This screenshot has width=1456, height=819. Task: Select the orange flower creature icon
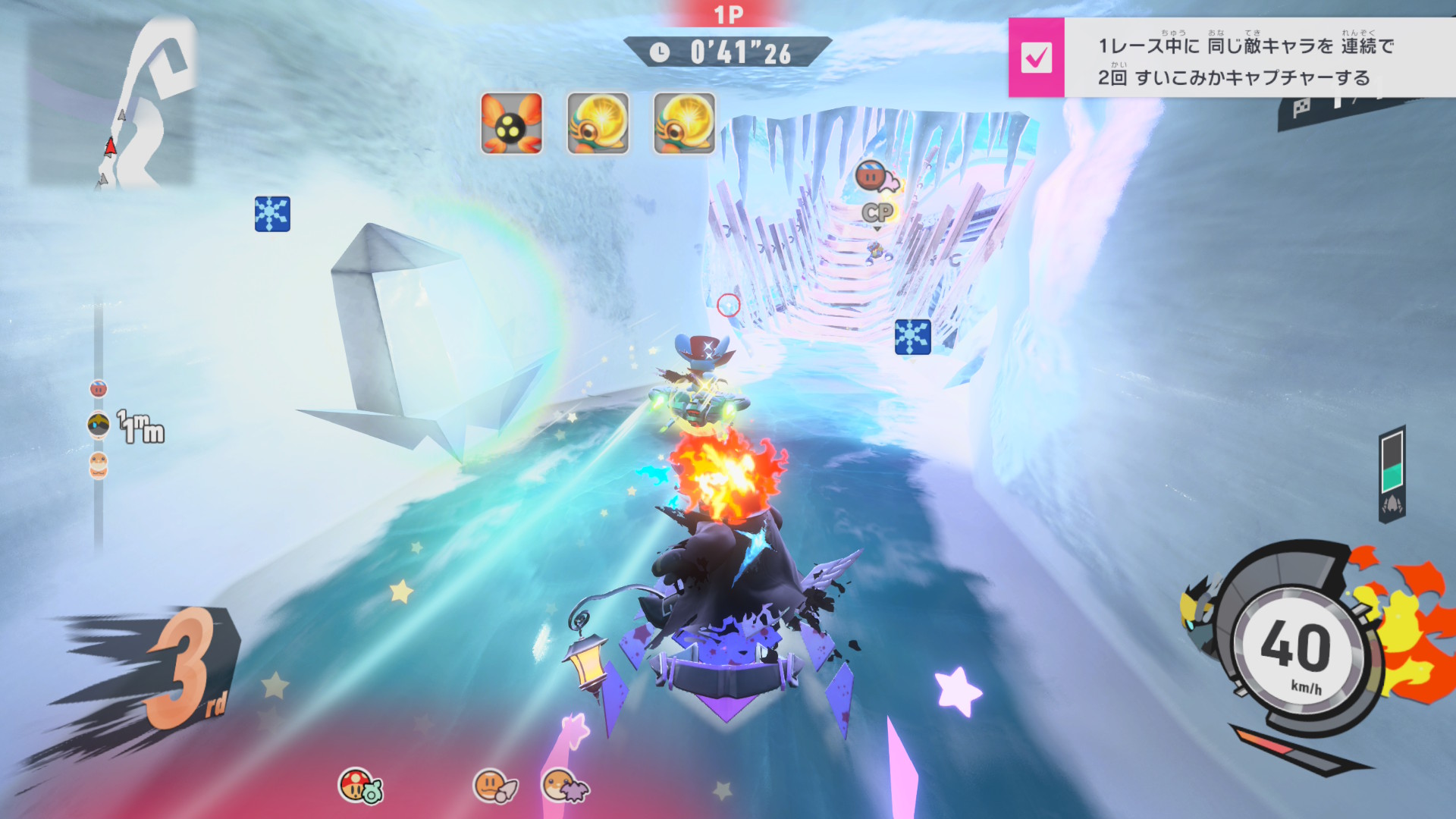pyautogui.click(x=511, y=124)
